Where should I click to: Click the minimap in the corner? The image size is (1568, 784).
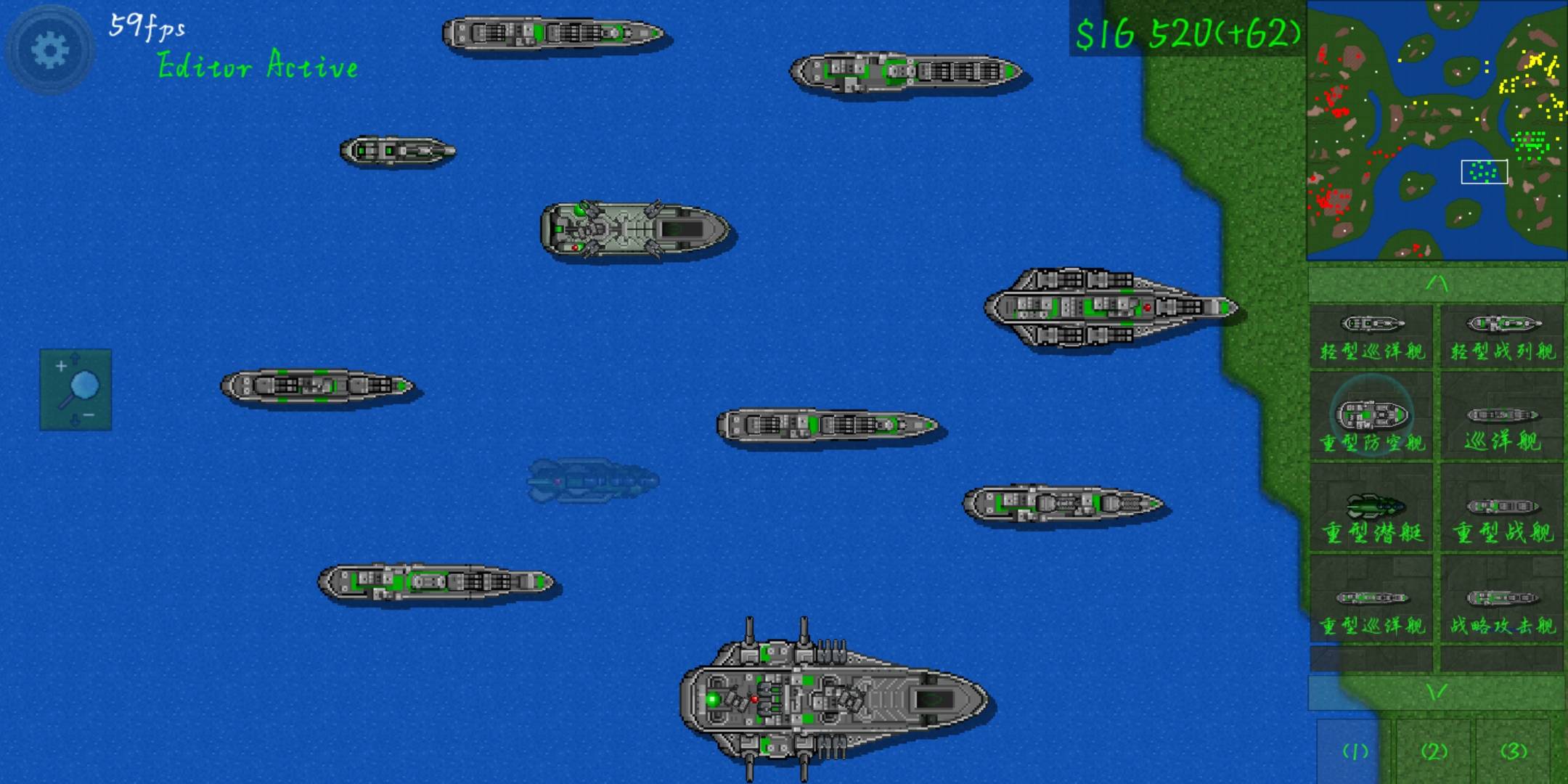click(x=1436, y=131)
